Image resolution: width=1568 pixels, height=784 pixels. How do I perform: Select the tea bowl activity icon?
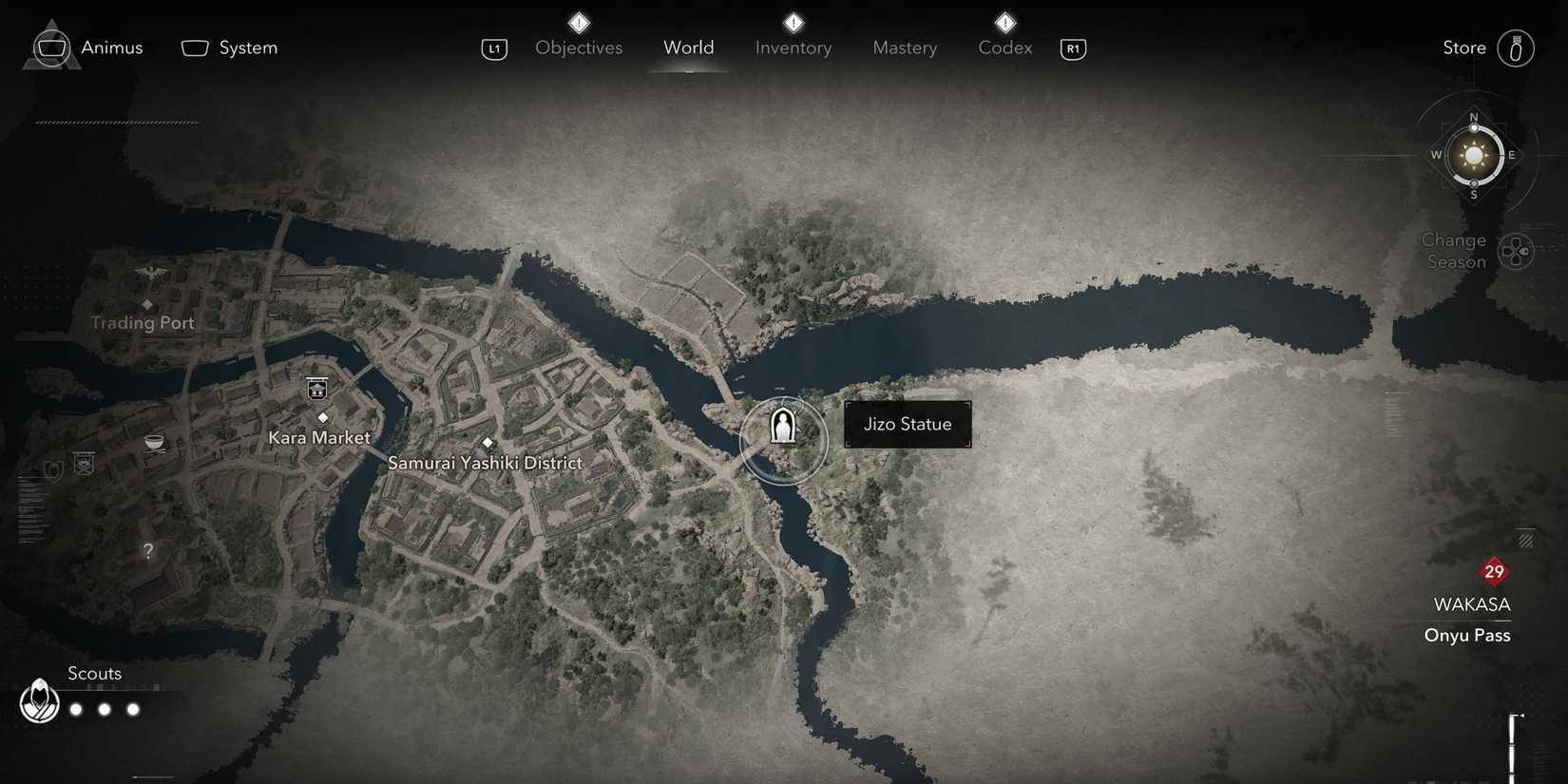tap(154, 441)
